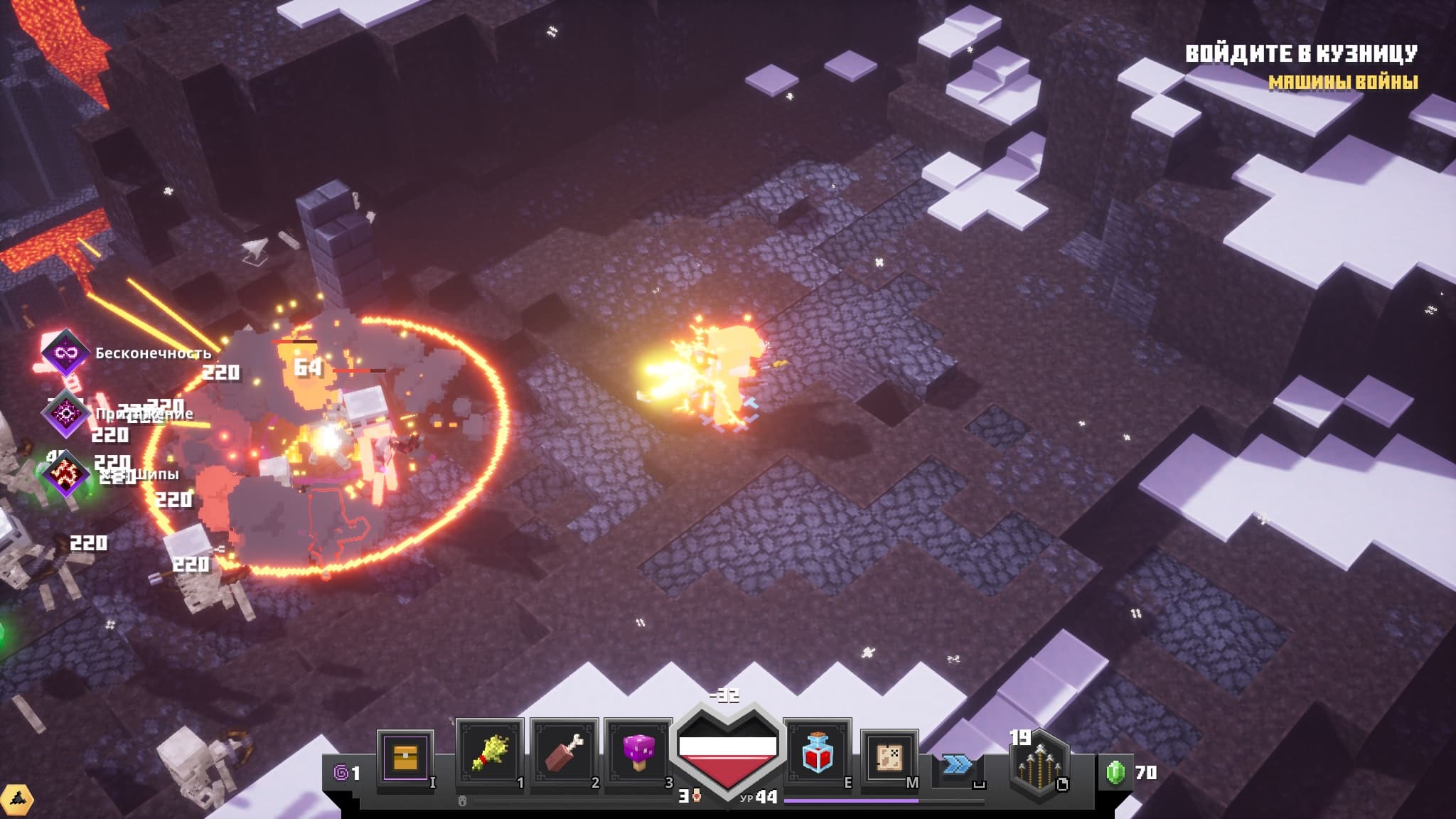Click the Войдите в кузницу objective tracker
This screenshot has width=1456, height=819.
point(1301,54)
